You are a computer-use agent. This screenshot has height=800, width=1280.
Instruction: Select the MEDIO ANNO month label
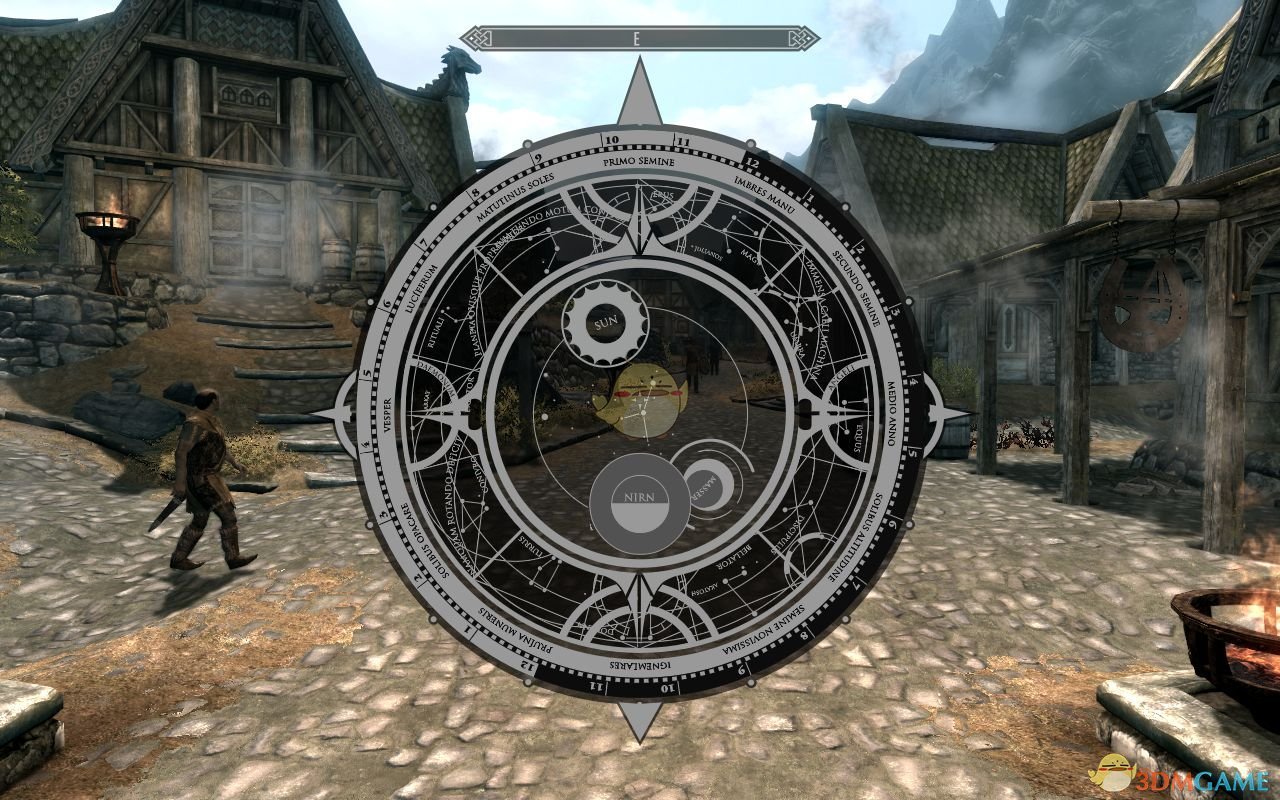(893, 413)
